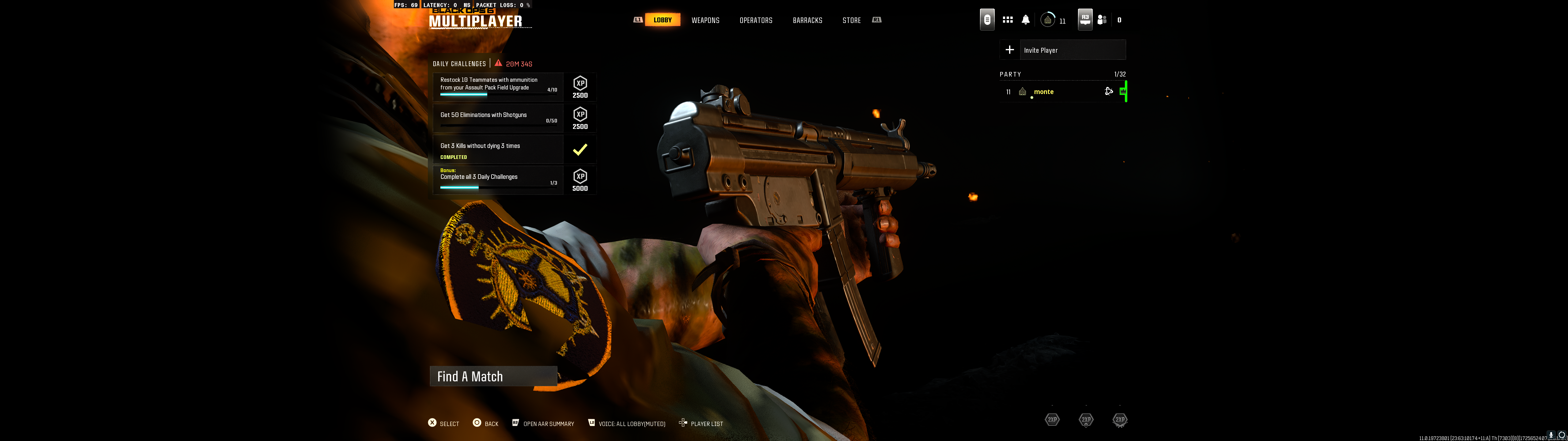1568x441 pixels.
Task: Open the notifications bell
Action: [1026, 20]
